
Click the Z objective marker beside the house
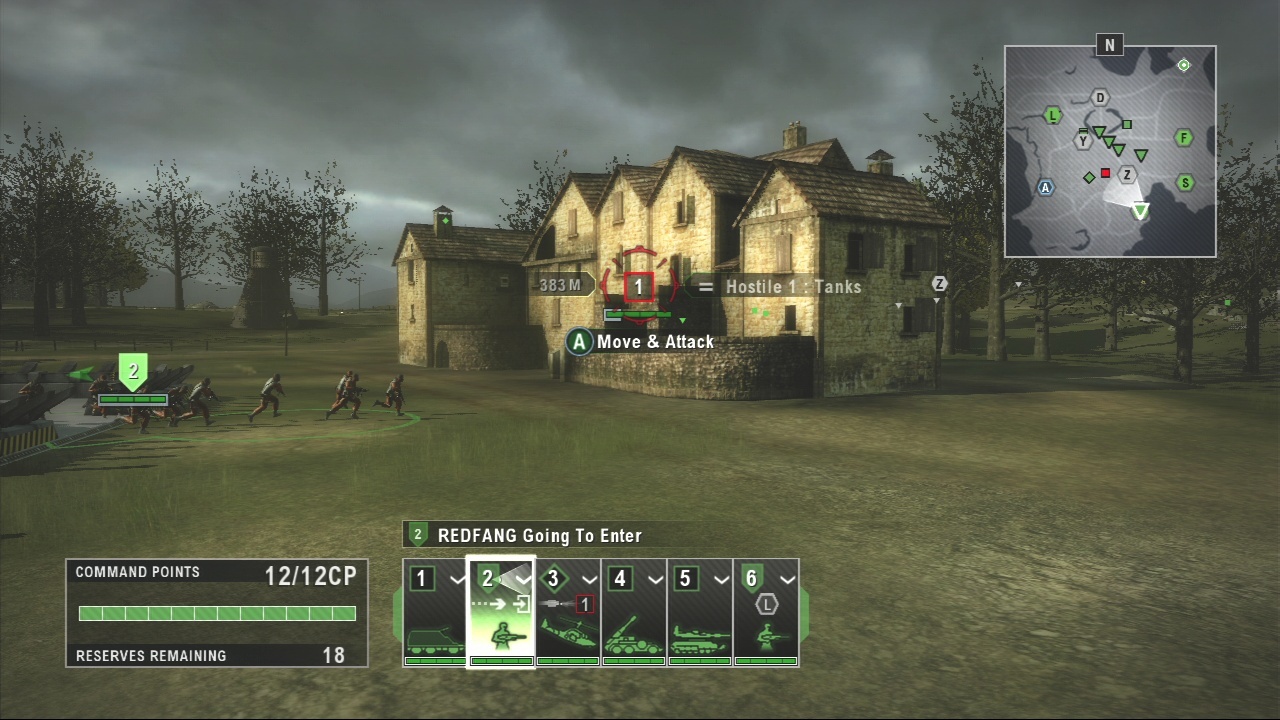pos(939,284)
